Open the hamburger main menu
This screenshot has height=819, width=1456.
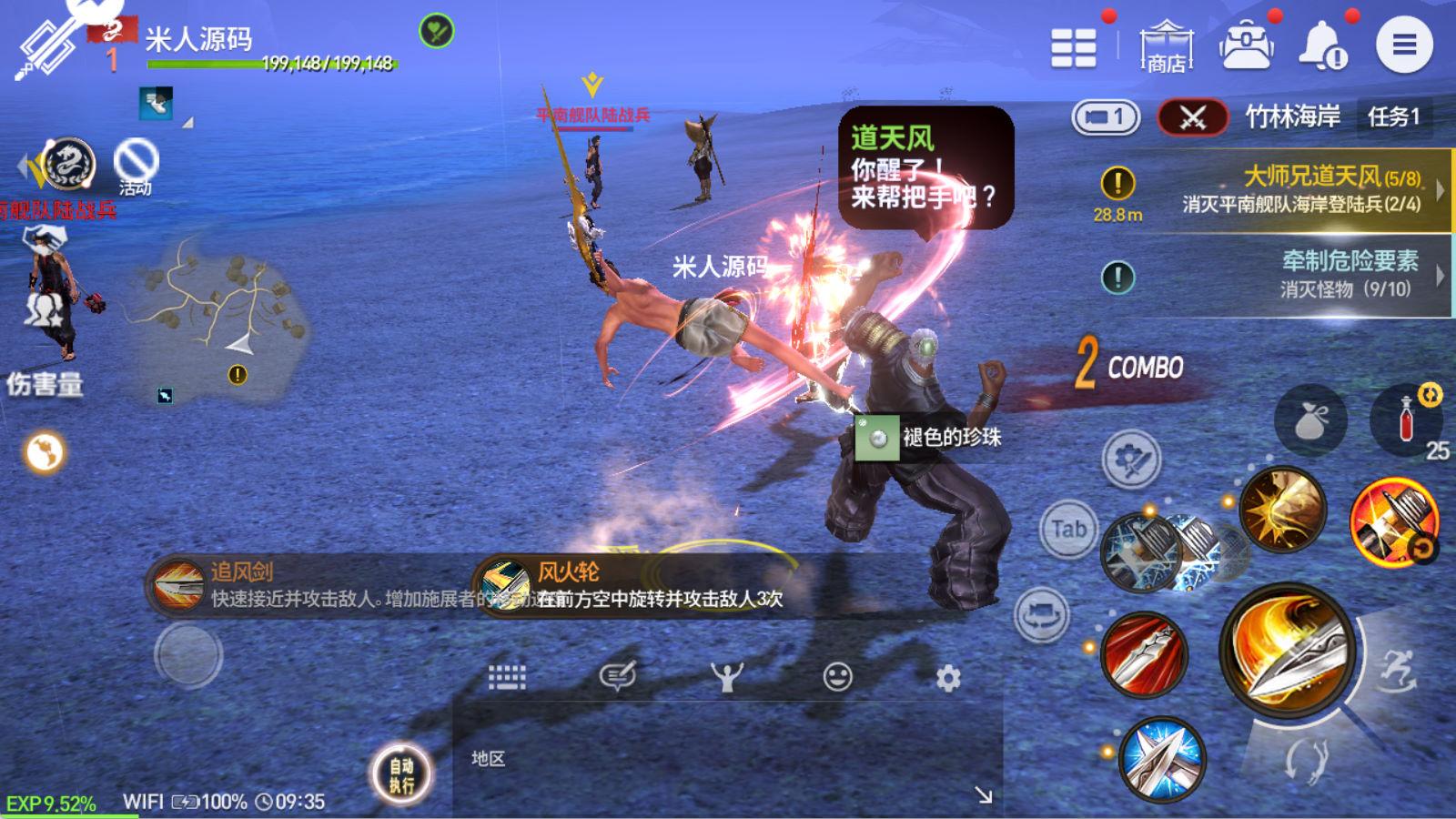click(1403, 45)
